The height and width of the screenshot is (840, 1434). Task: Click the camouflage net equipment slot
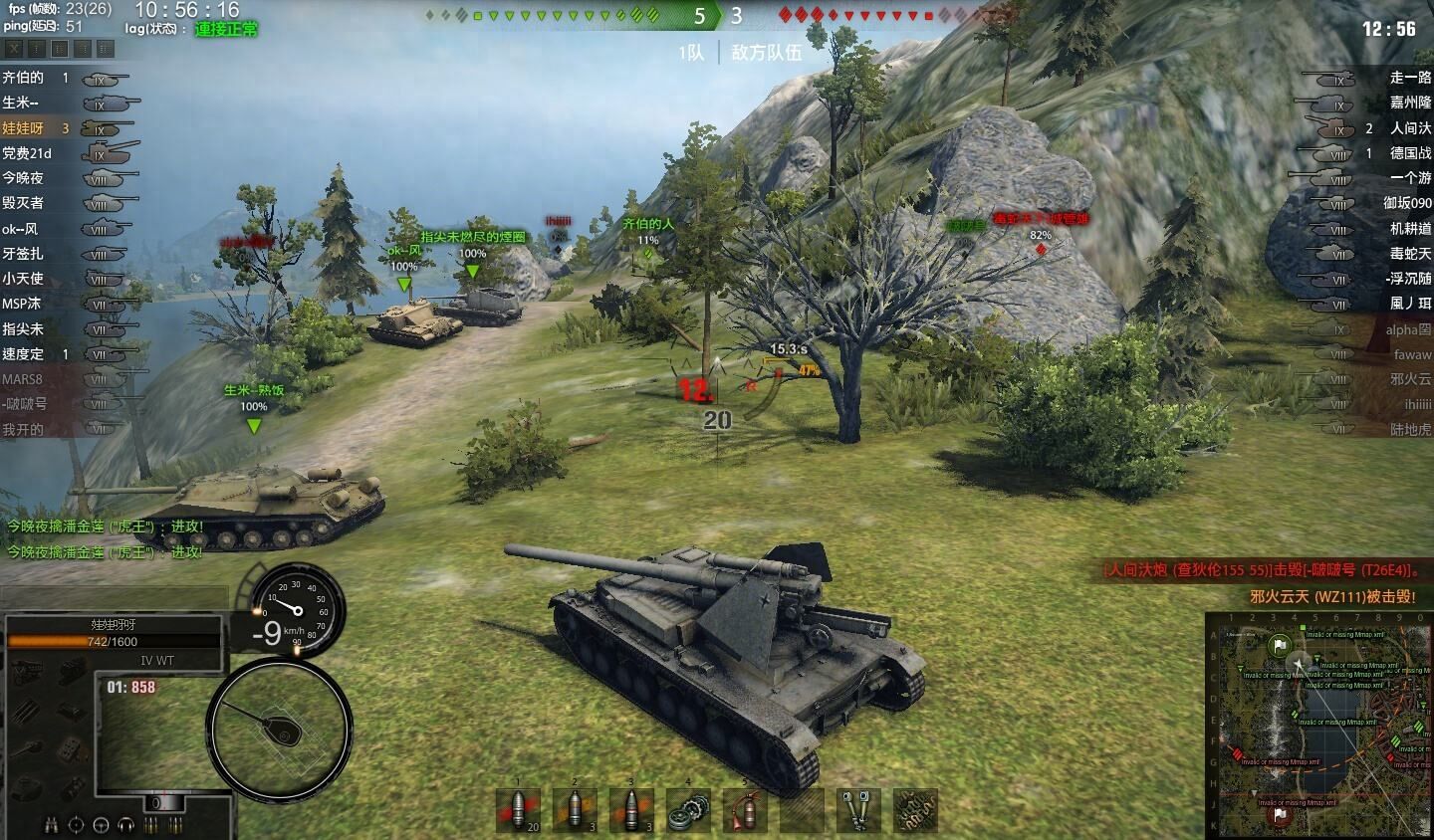pyautogui.click(x=914, y=809)
